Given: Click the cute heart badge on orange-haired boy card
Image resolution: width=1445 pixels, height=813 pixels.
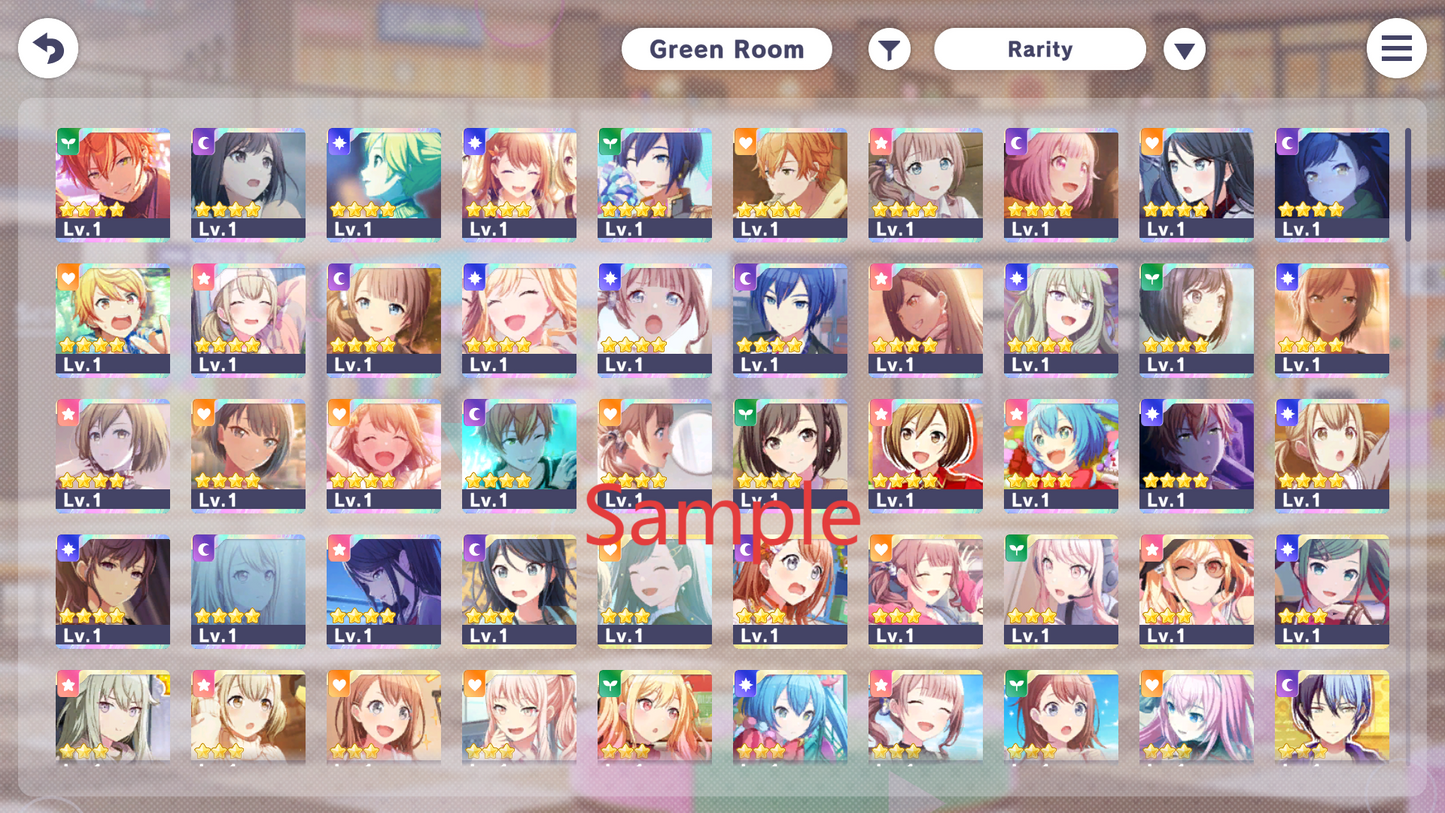Looking at the screenshot, I should point(745,140).
